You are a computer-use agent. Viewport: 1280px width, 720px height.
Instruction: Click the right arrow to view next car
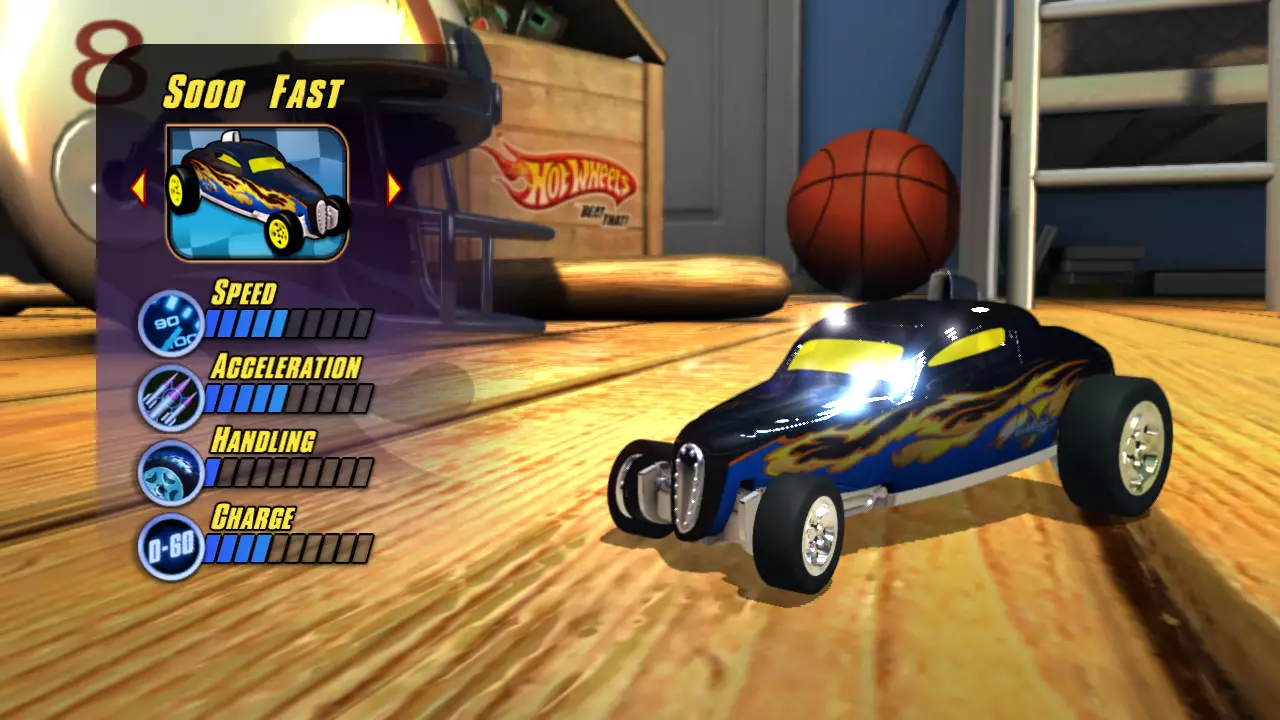click(x=392, y=187)
